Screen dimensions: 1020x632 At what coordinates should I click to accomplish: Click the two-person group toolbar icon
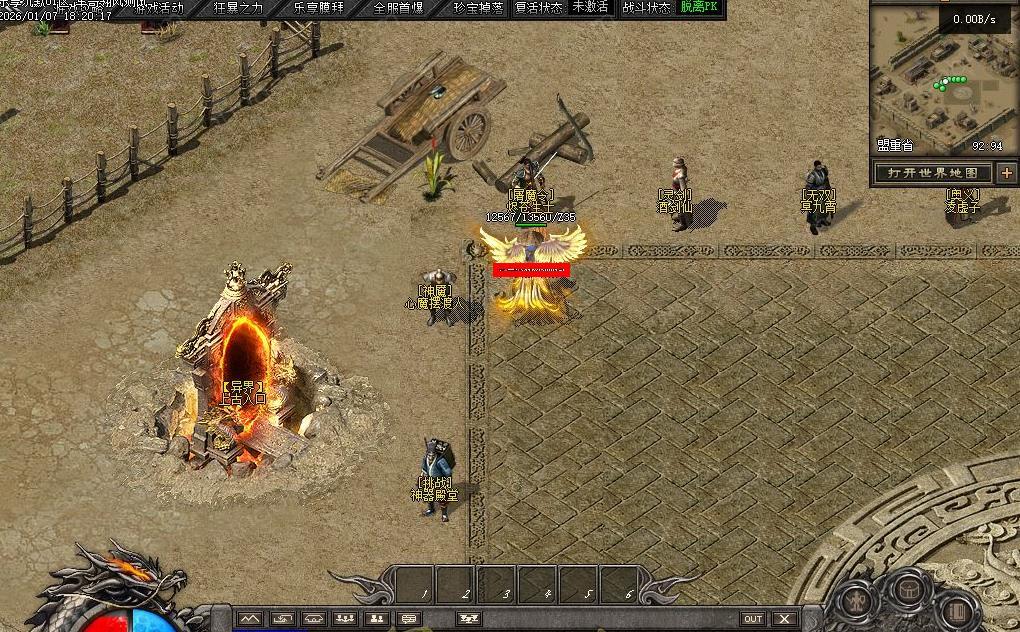376,619
